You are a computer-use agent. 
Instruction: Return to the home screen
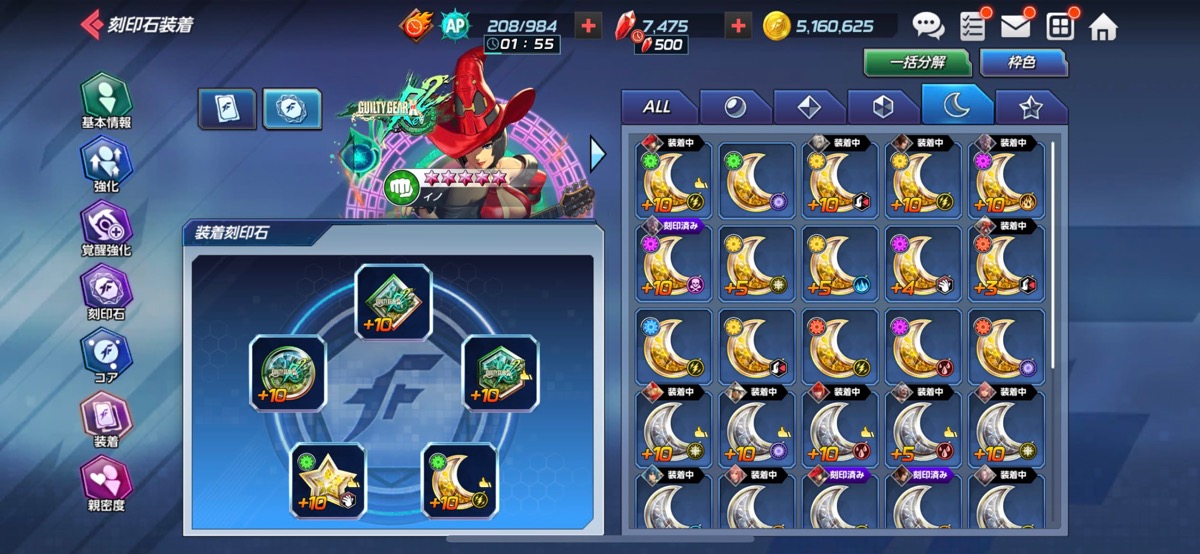(1103, 27)
